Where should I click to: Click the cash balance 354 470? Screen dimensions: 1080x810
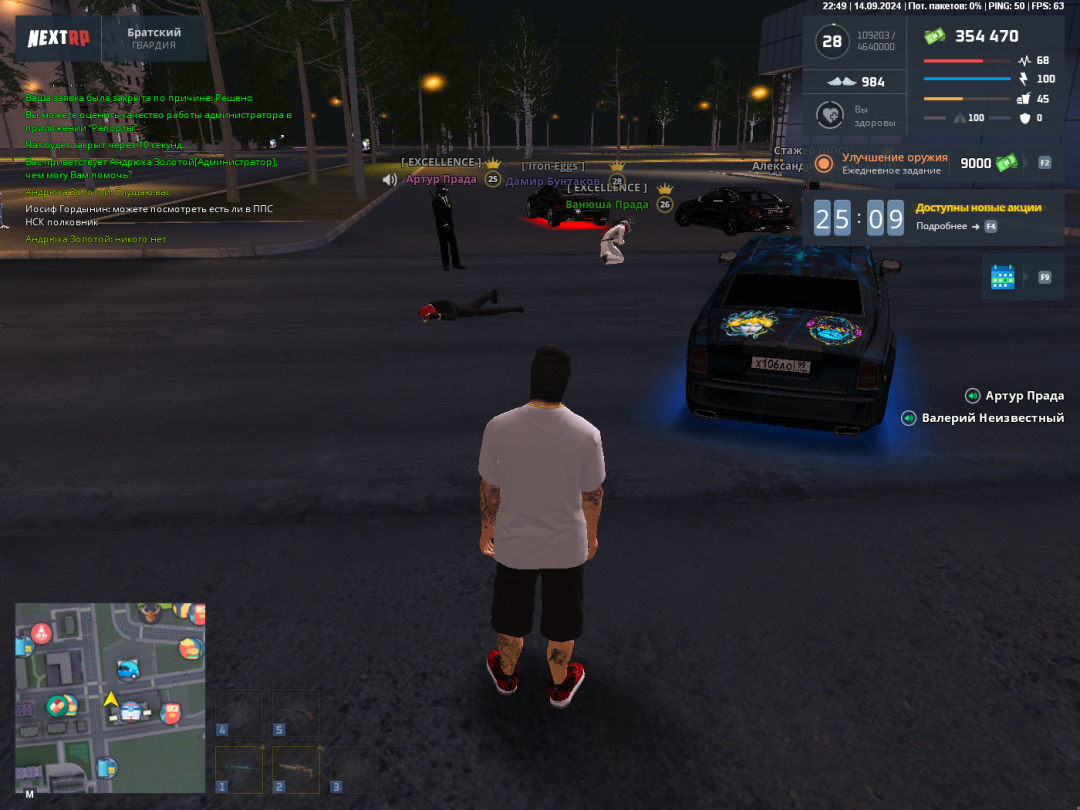point(985,37)
